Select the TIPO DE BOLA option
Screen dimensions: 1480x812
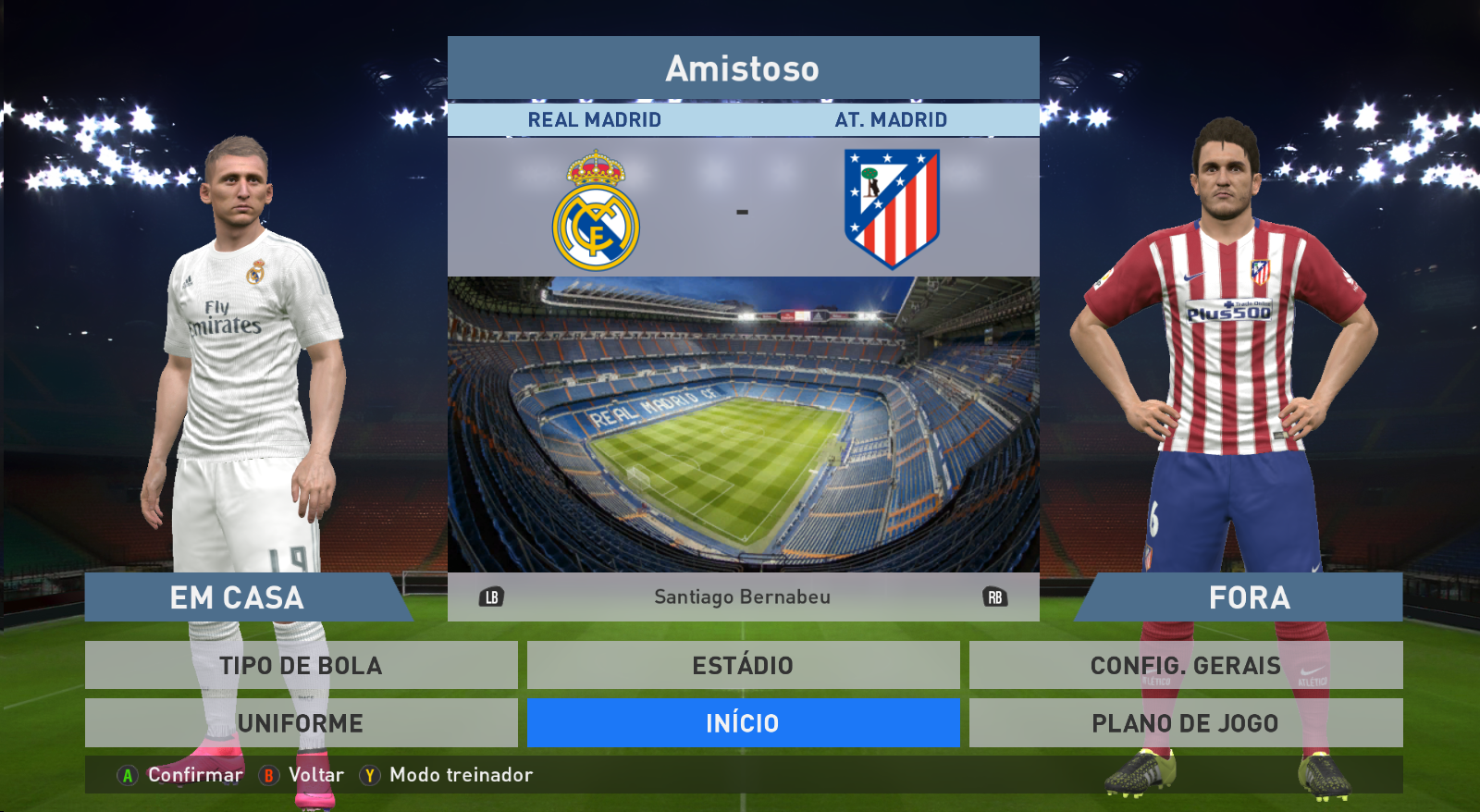click(x=301, y=665)
